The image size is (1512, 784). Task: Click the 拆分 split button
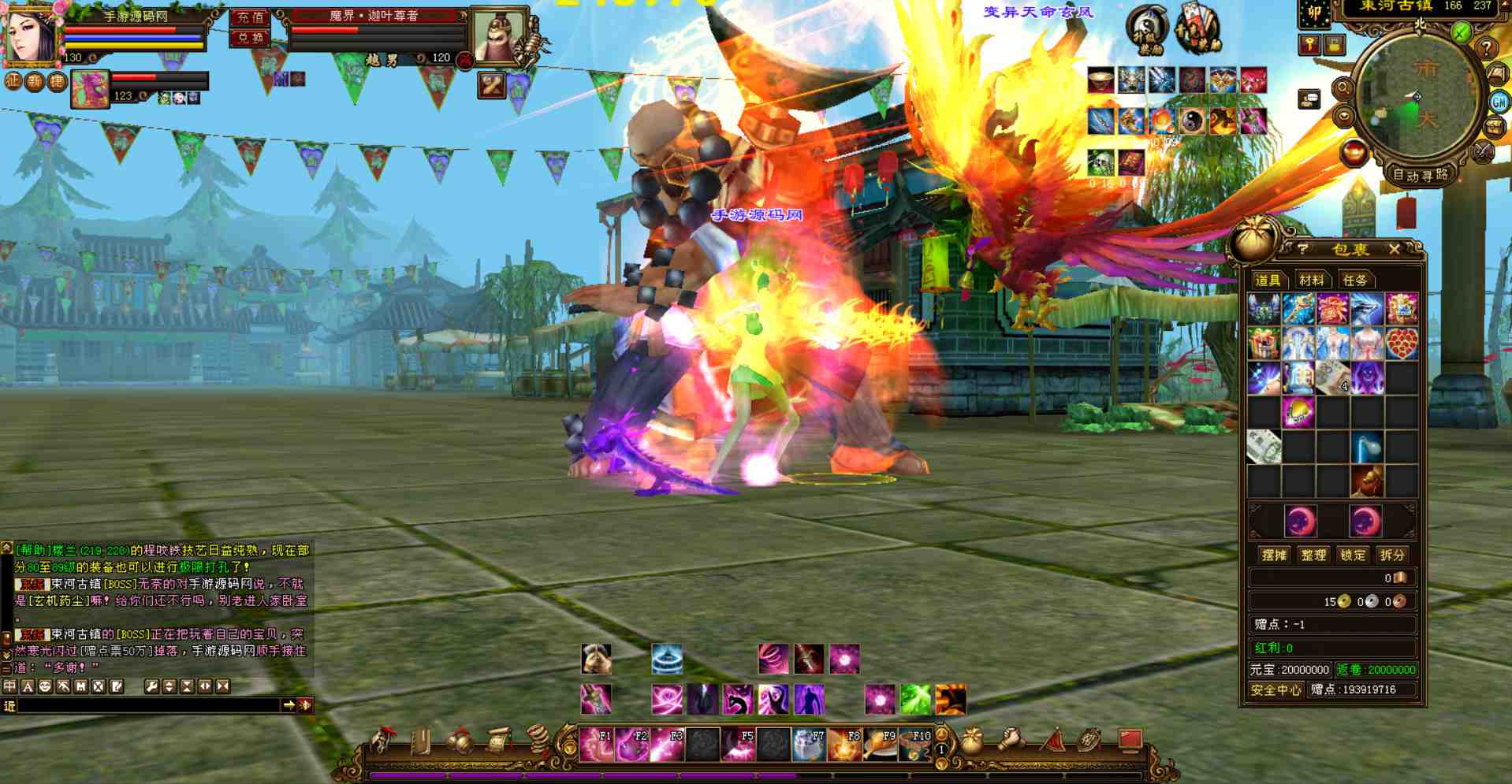tap(1391, 555)
